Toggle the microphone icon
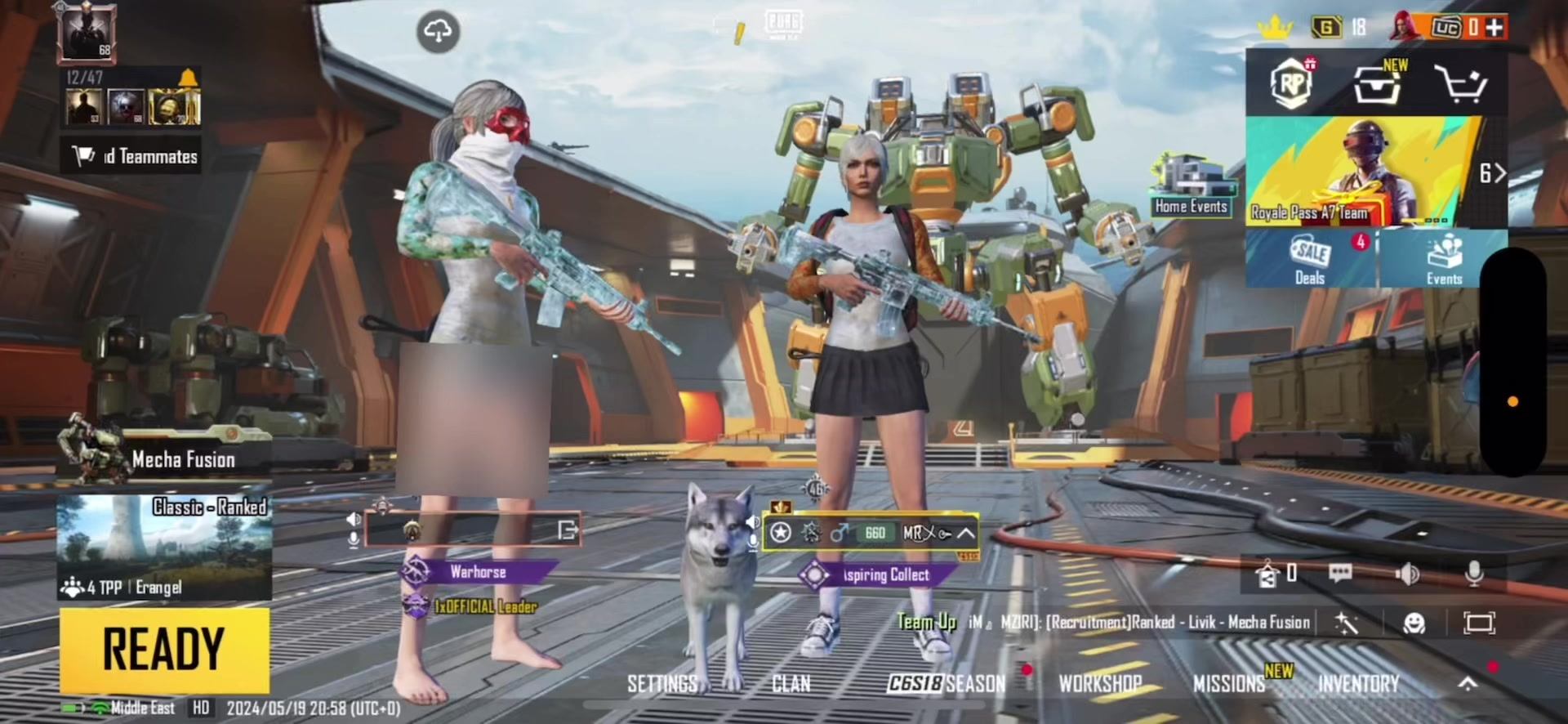This screenshot has height=724, width=1568. click(x=1474, y=574)
